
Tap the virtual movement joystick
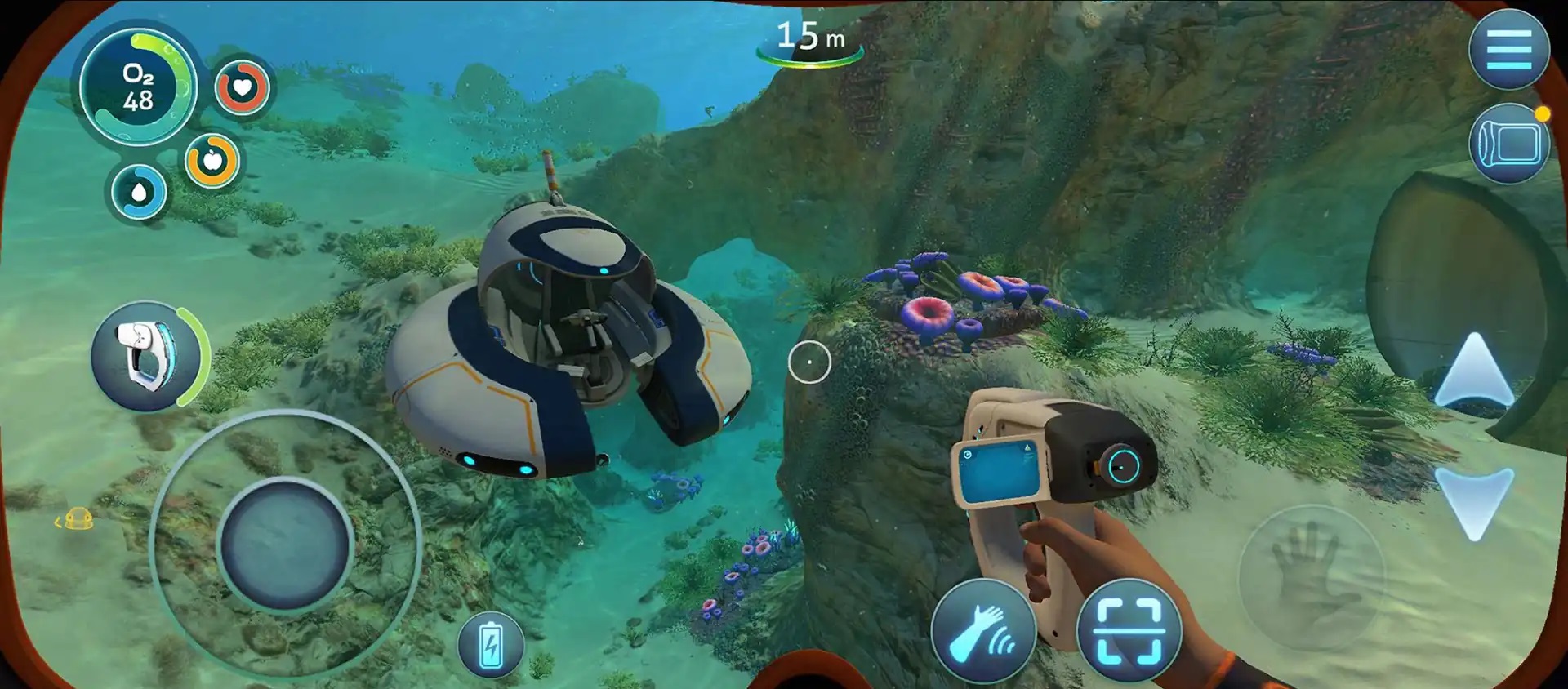coord(285,544)
